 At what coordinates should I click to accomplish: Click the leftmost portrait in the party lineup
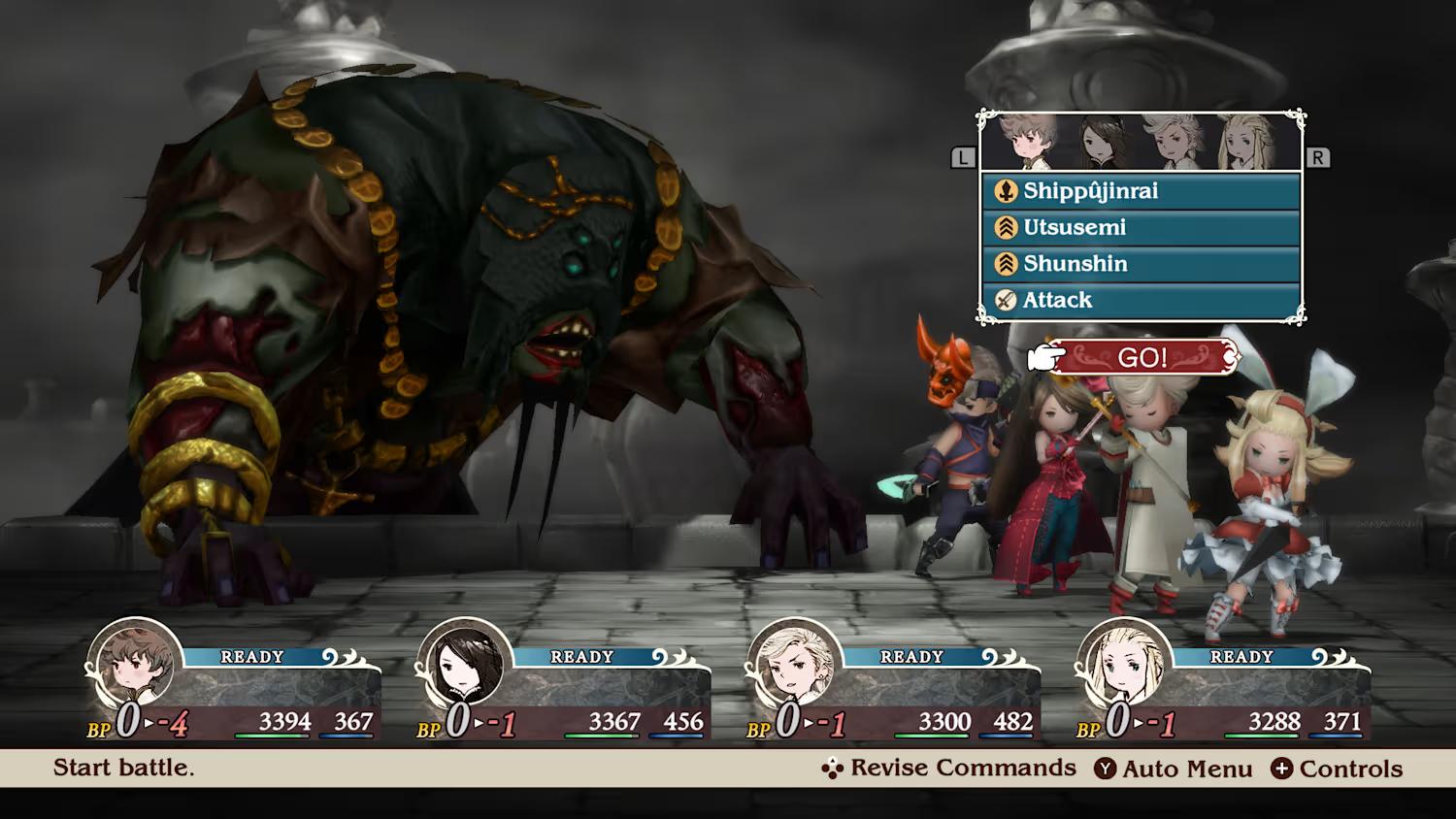(1026, 141)
